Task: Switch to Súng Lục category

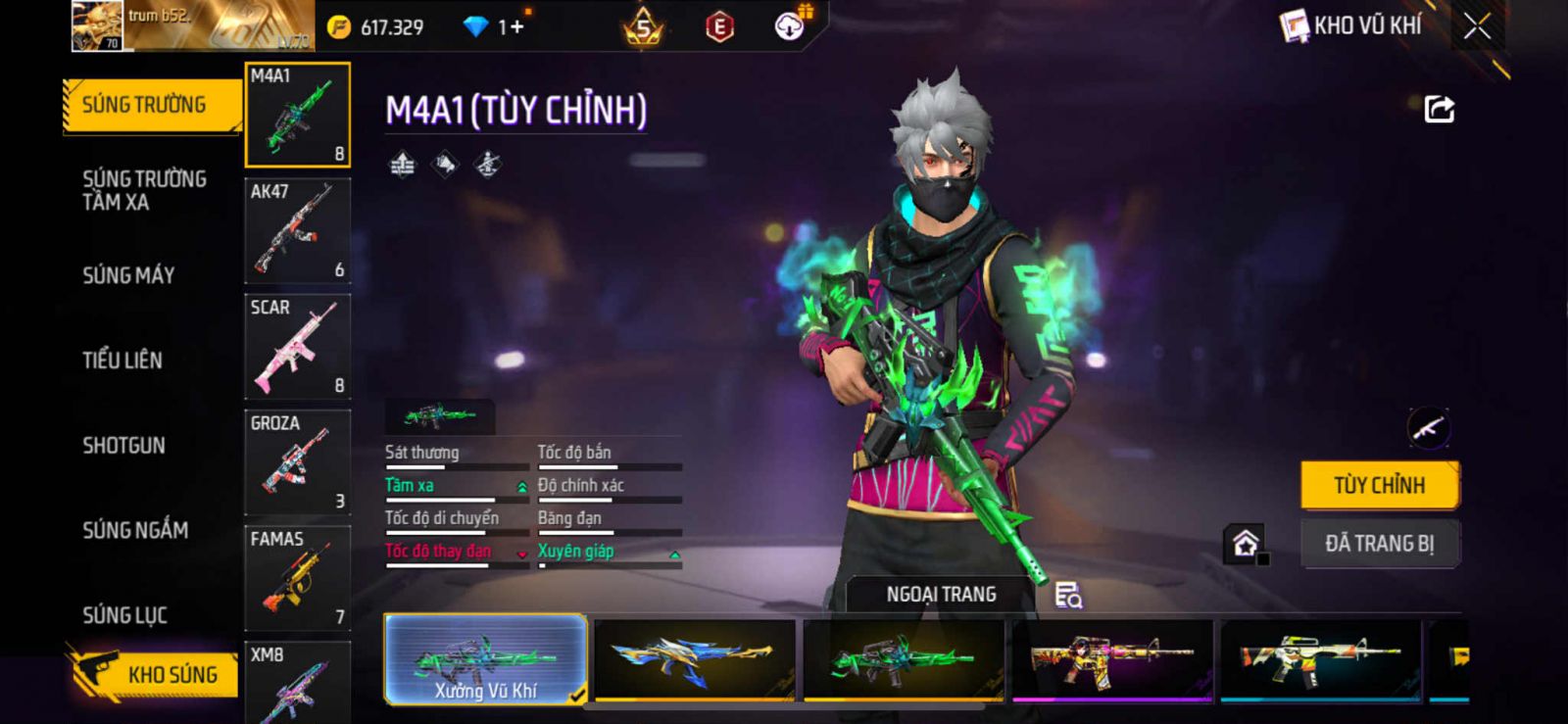Action: 124,615
